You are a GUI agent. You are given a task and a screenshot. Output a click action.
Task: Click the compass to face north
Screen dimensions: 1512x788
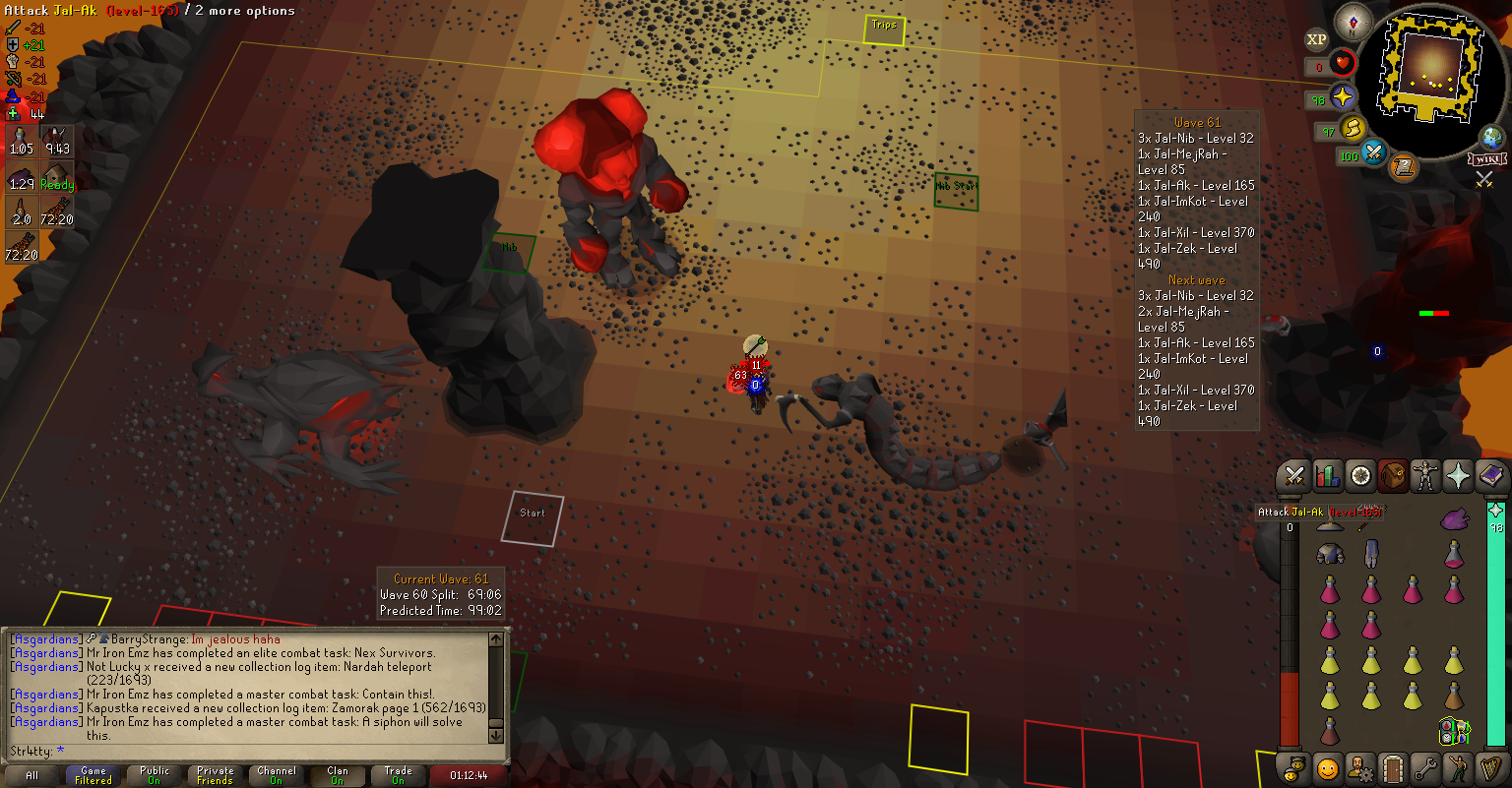tap(1354, 22)
